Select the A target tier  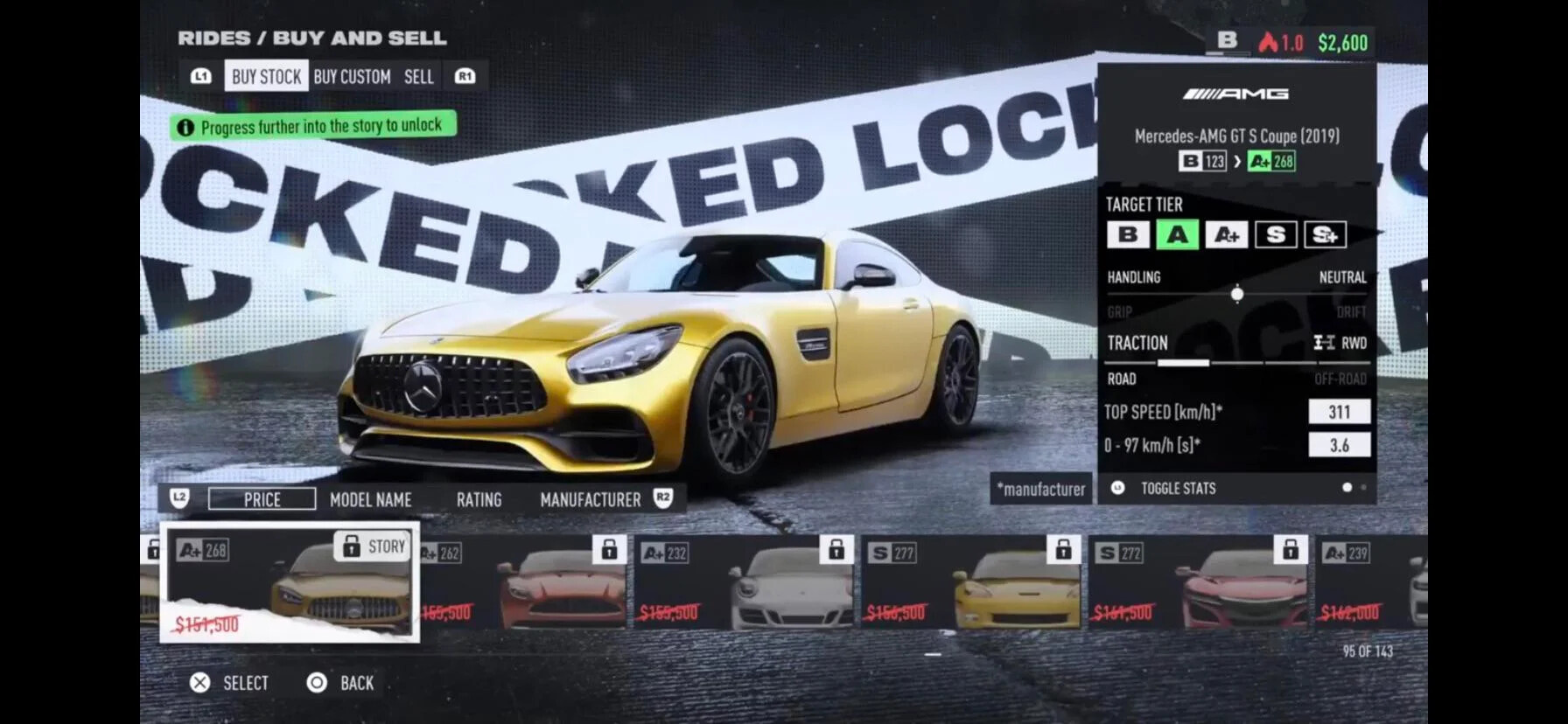[1177, 234]
